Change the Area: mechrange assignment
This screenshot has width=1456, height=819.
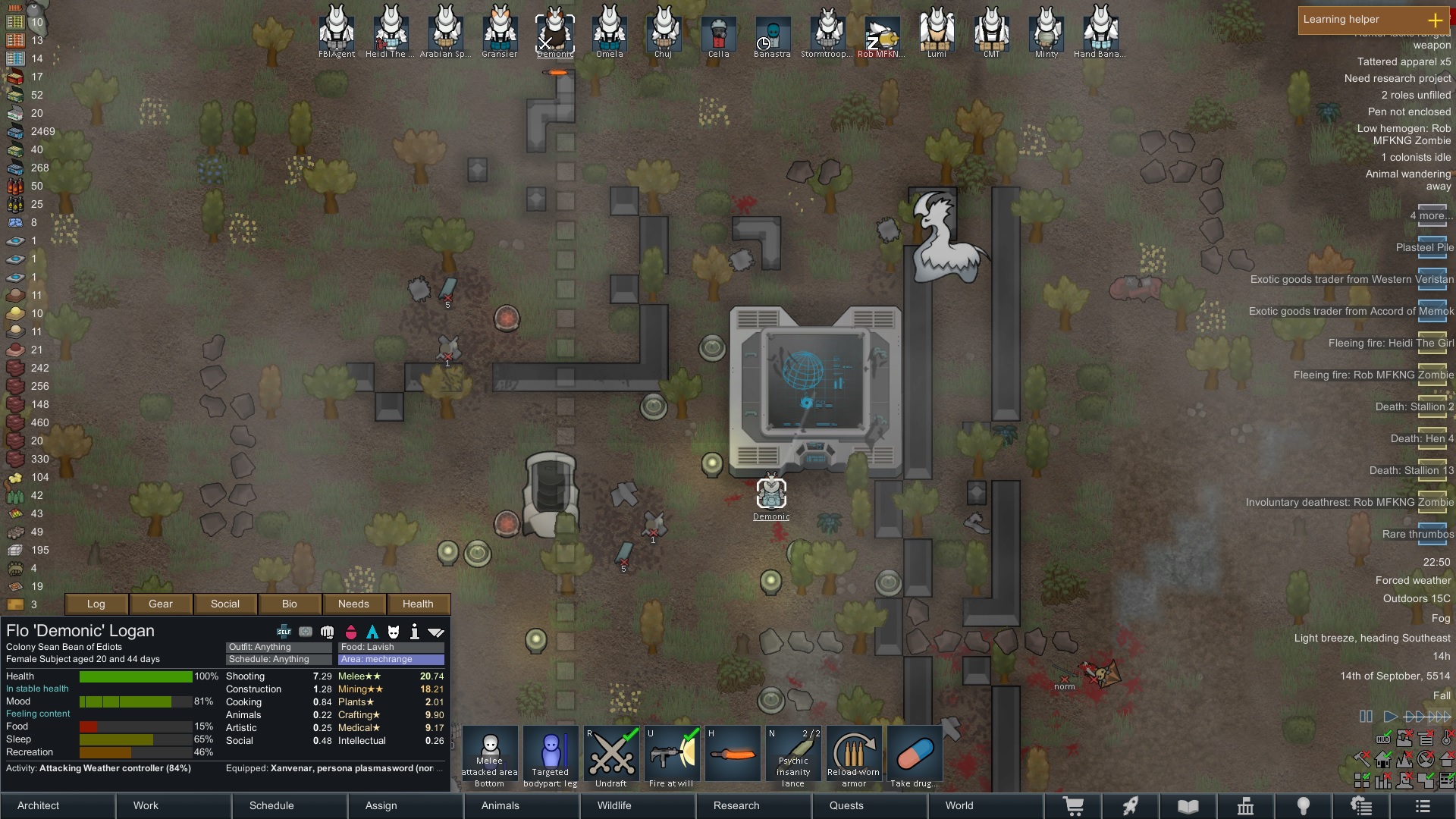[x=390, y=659]
